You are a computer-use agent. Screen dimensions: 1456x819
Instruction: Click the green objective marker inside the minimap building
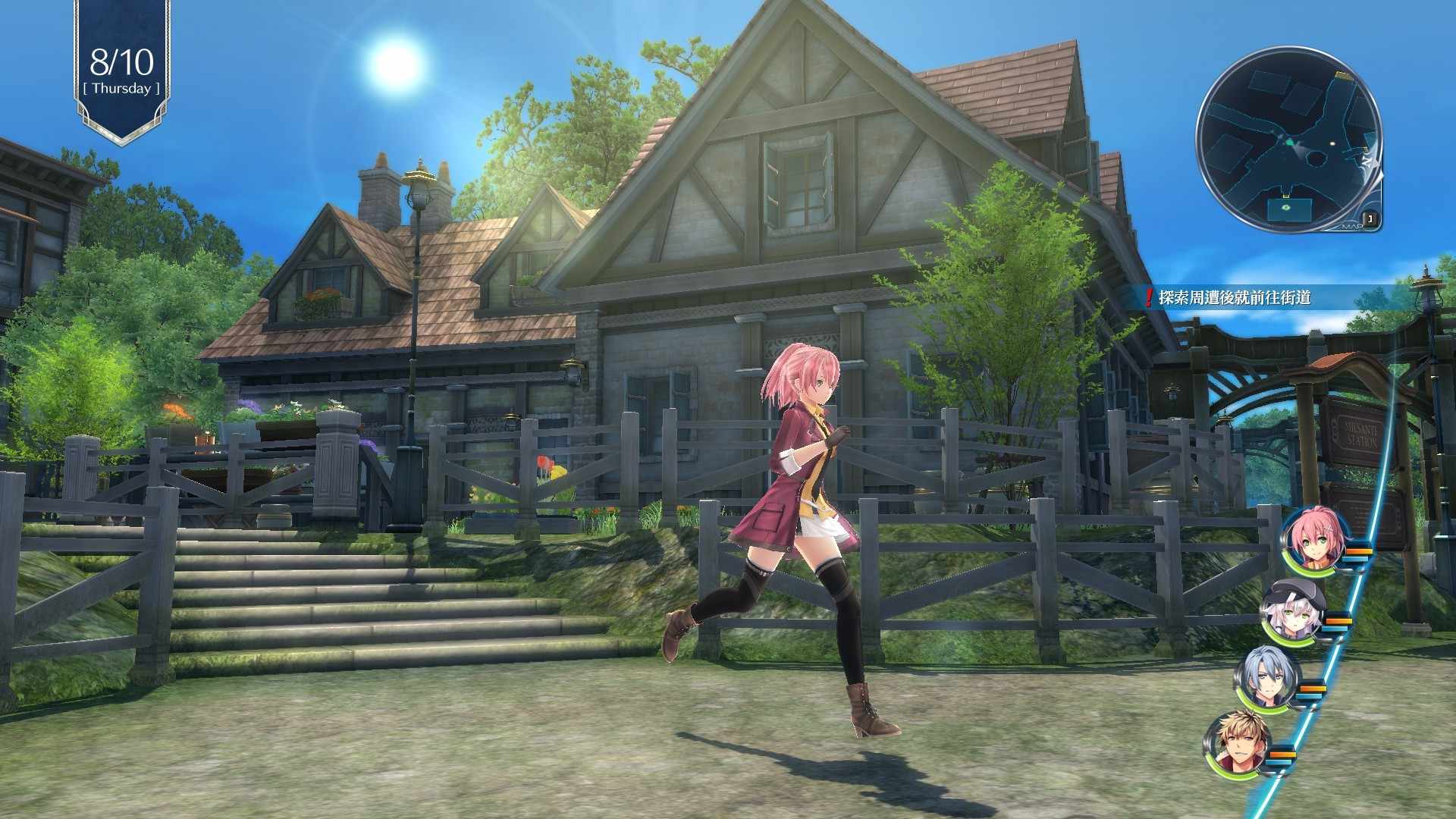1286,207
